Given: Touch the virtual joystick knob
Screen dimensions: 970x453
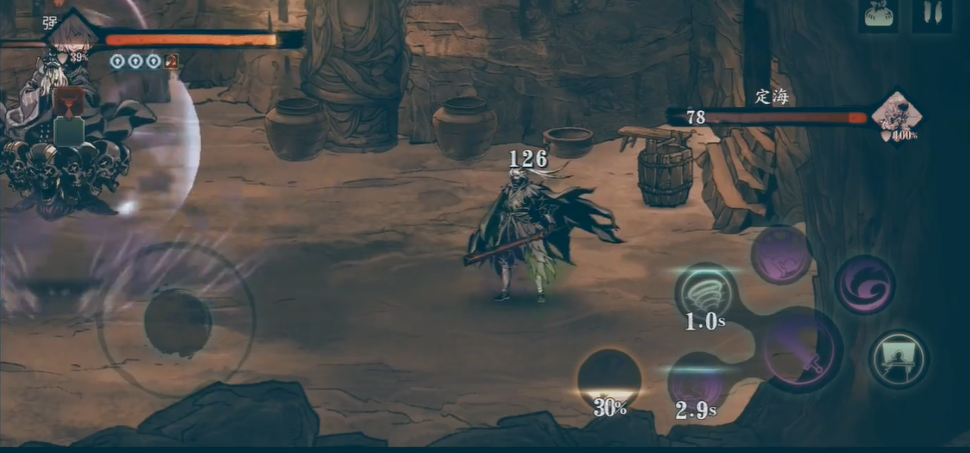Looking at the screenshot, I should (178, 322).
